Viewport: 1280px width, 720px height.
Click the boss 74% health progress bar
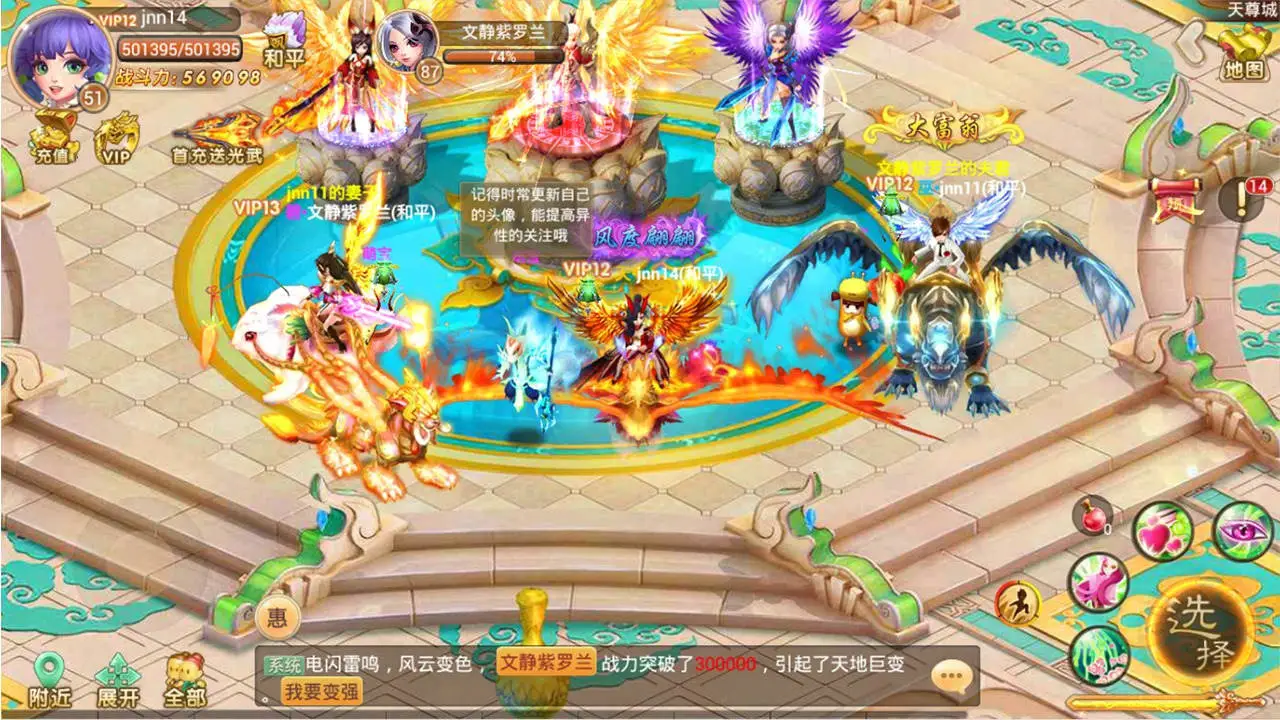(x=505, y=57)
